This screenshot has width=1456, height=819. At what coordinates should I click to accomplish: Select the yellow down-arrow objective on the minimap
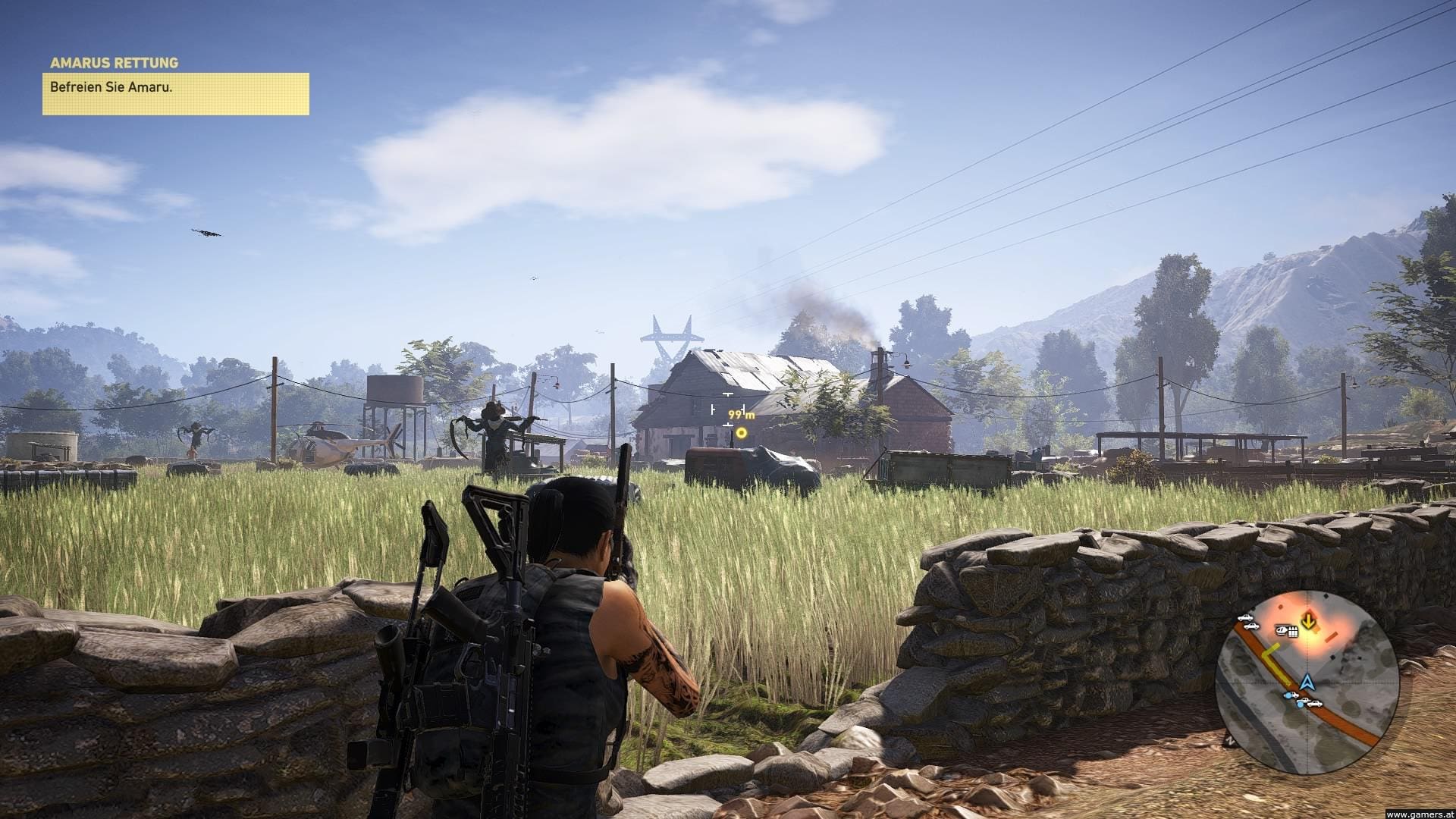pos(1309,621)
